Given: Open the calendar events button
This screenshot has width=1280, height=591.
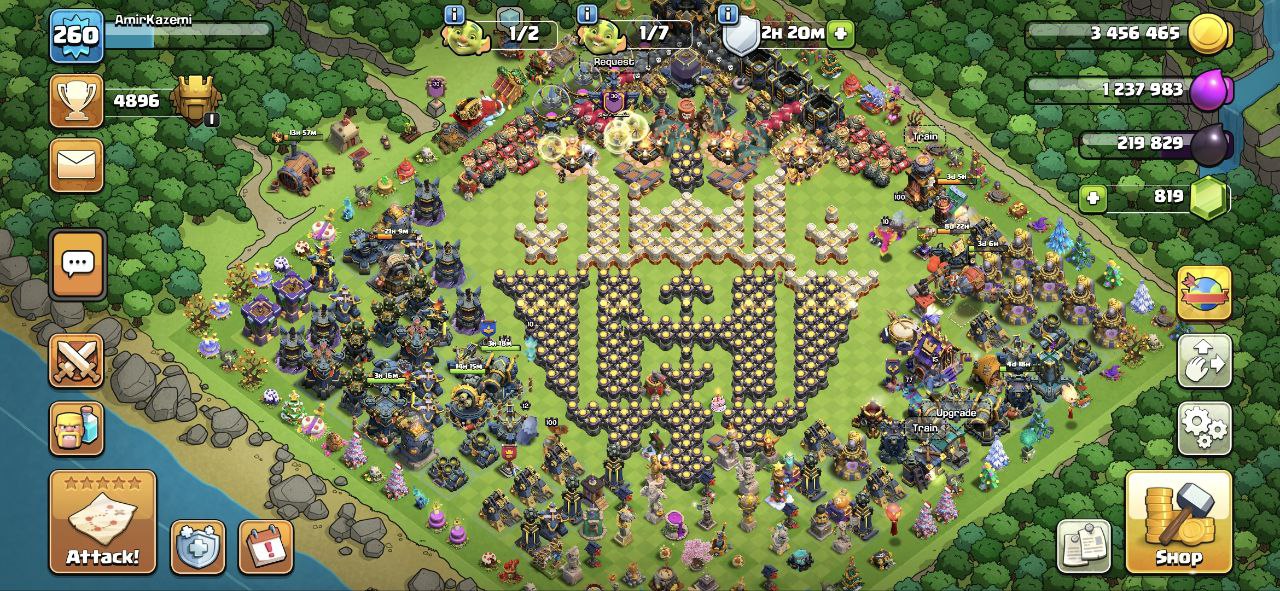Looking at the screenshot, I should point(266,547).
